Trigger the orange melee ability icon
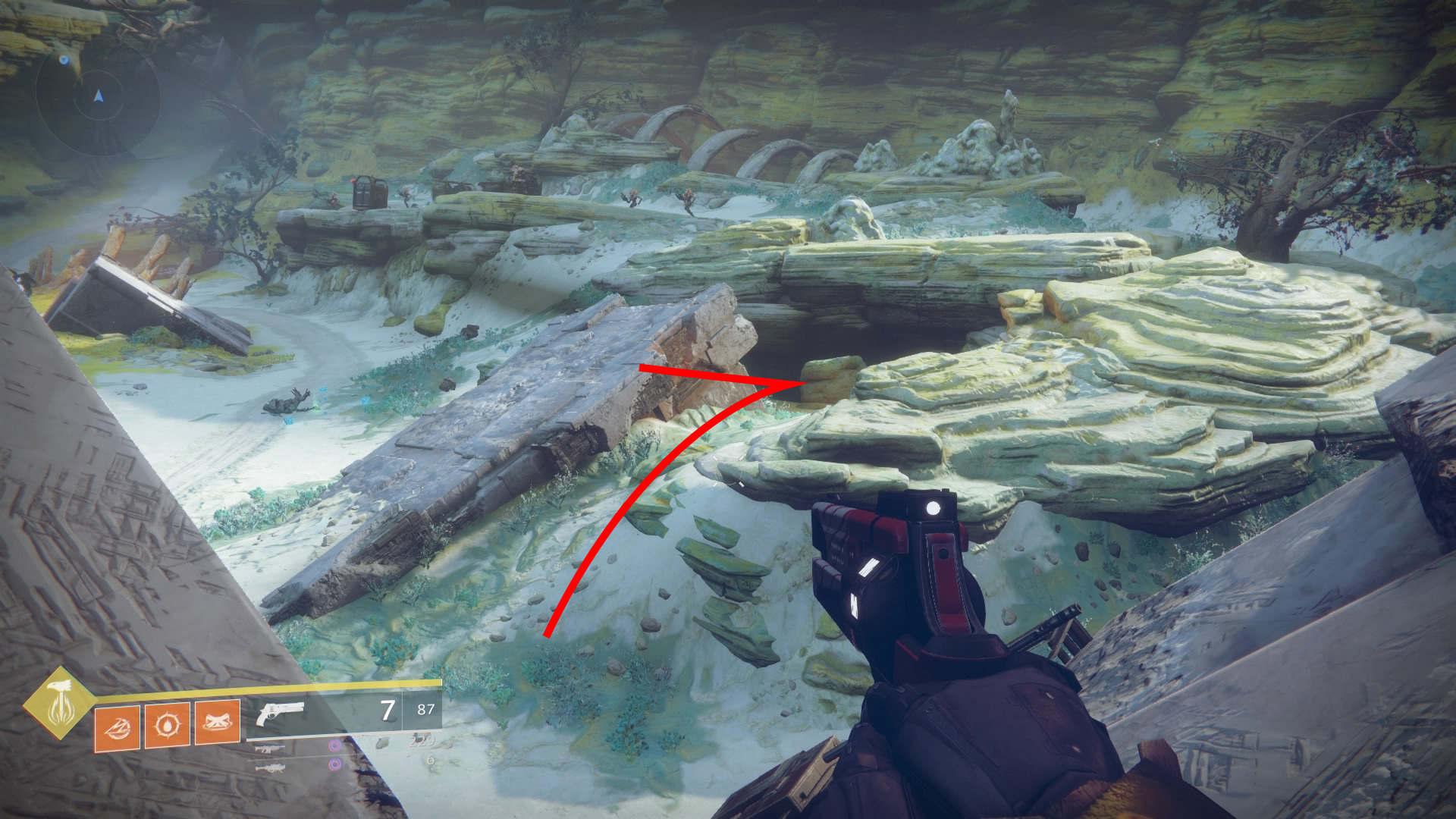Viewport: 1456px width, 819px height. [x=217, y=722]
